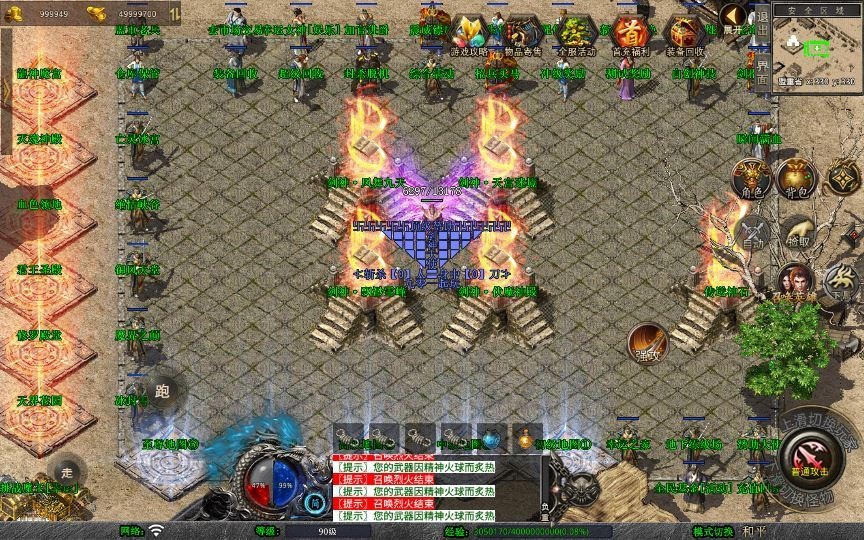Switch to 跑 run movement mode
Viewport: 864px width, 540px height.
[x=164, y=390]
